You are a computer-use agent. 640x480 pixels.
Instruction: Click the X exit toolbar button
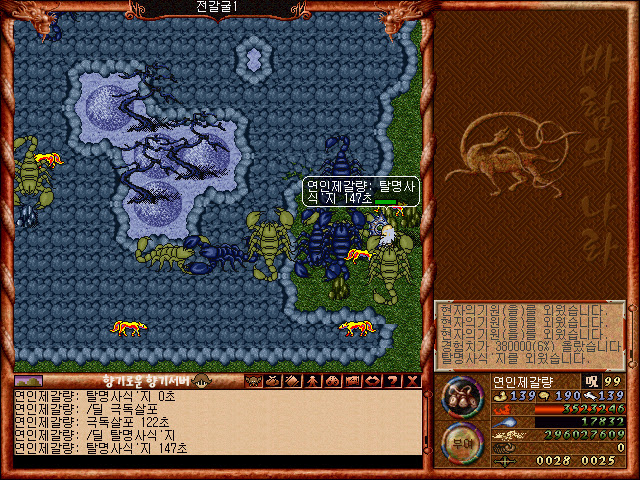[x=412, y=381]
